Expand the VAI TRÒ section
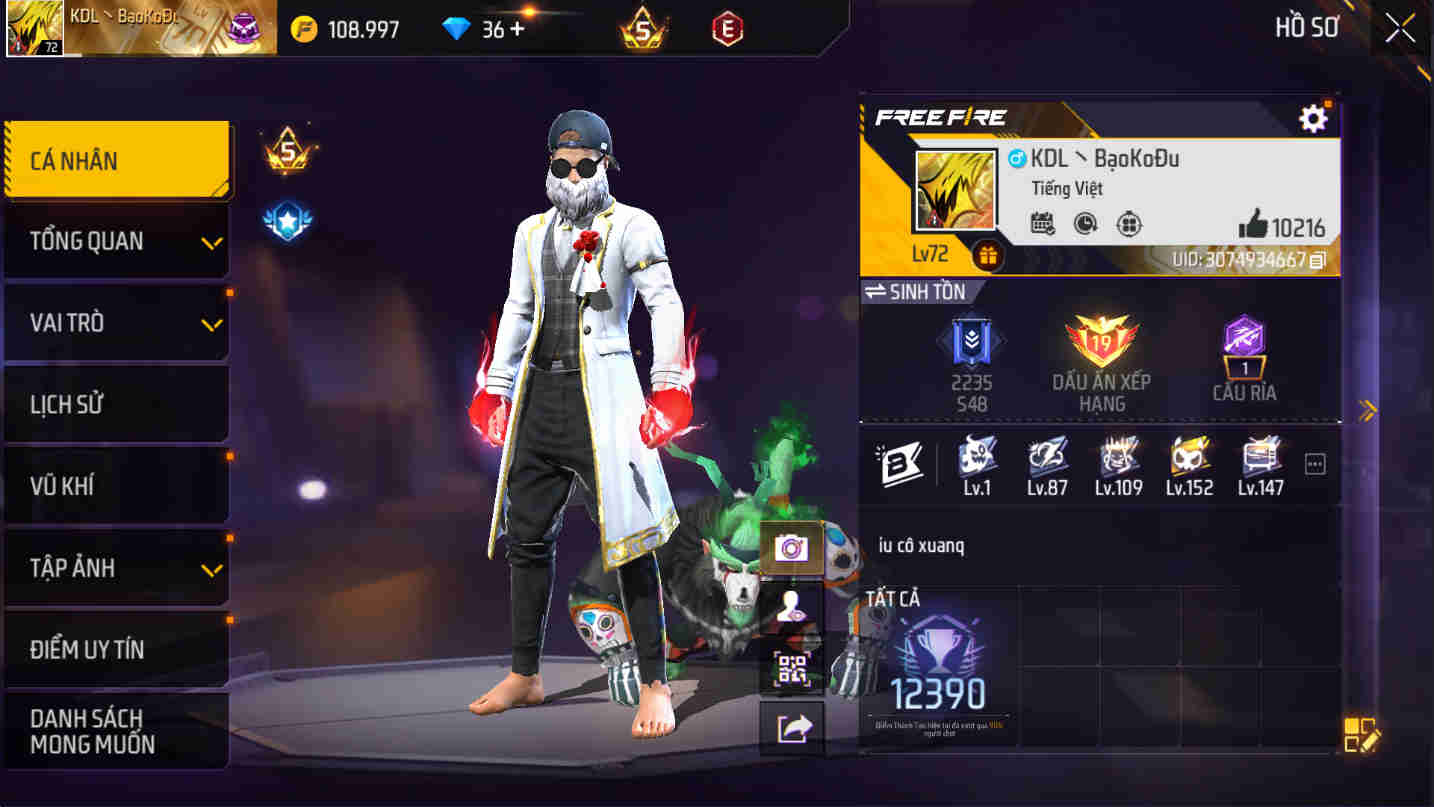Viewport: 1434px width, 807px height. point(116,322)
